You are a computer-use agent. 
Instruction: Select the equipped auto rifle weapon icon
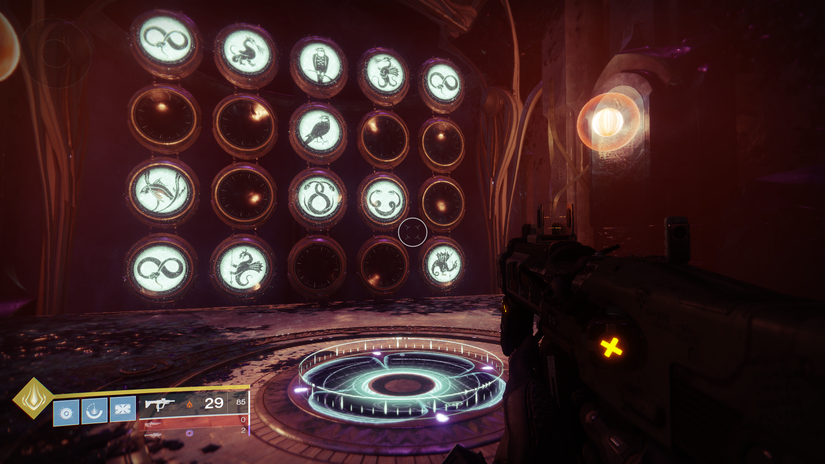pyautogui.click(x=160, y=404)
